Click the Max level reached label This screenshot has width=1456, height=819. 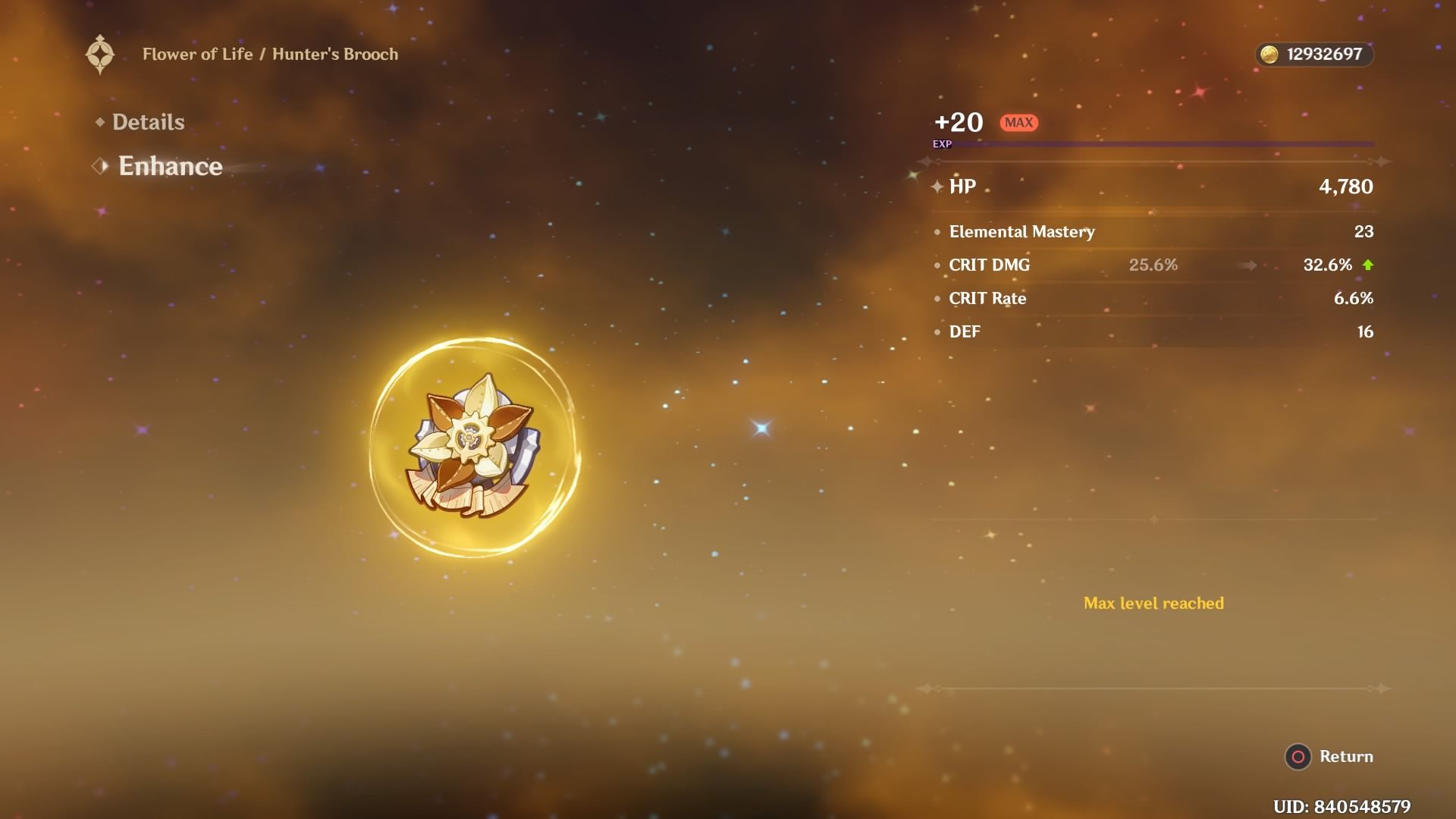point(1154,604)
